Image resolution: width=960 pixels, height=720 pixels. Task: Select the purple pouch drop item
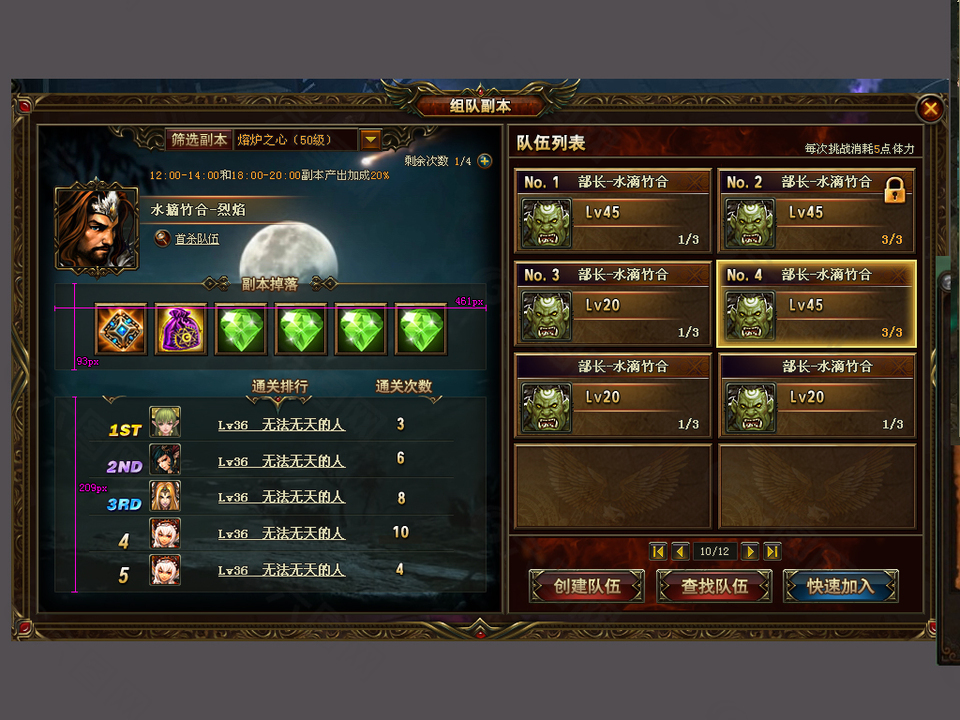click(x=181, y=329)
